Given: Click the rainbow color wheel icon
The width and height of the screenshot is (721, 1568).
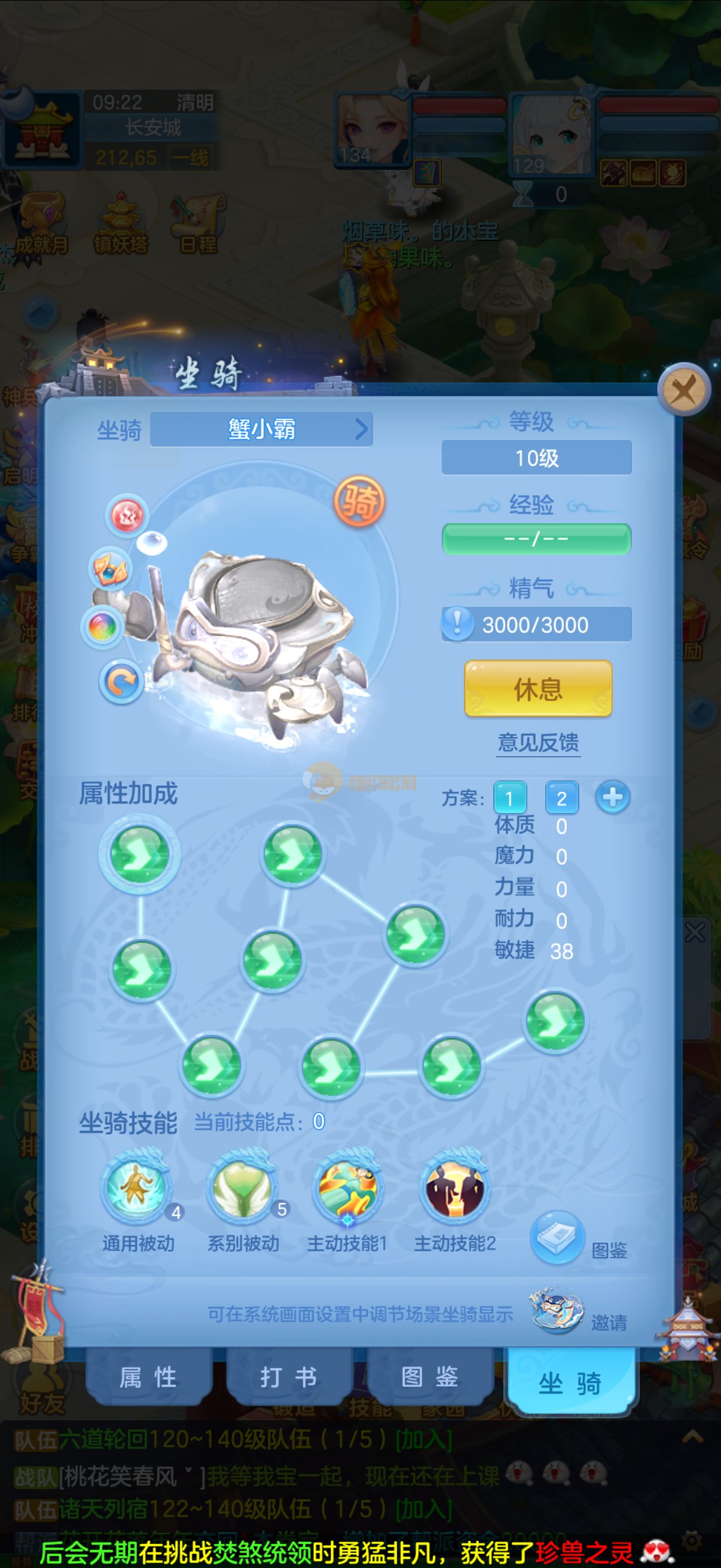Looking at the screenshot, I should (x=102, y=626).
